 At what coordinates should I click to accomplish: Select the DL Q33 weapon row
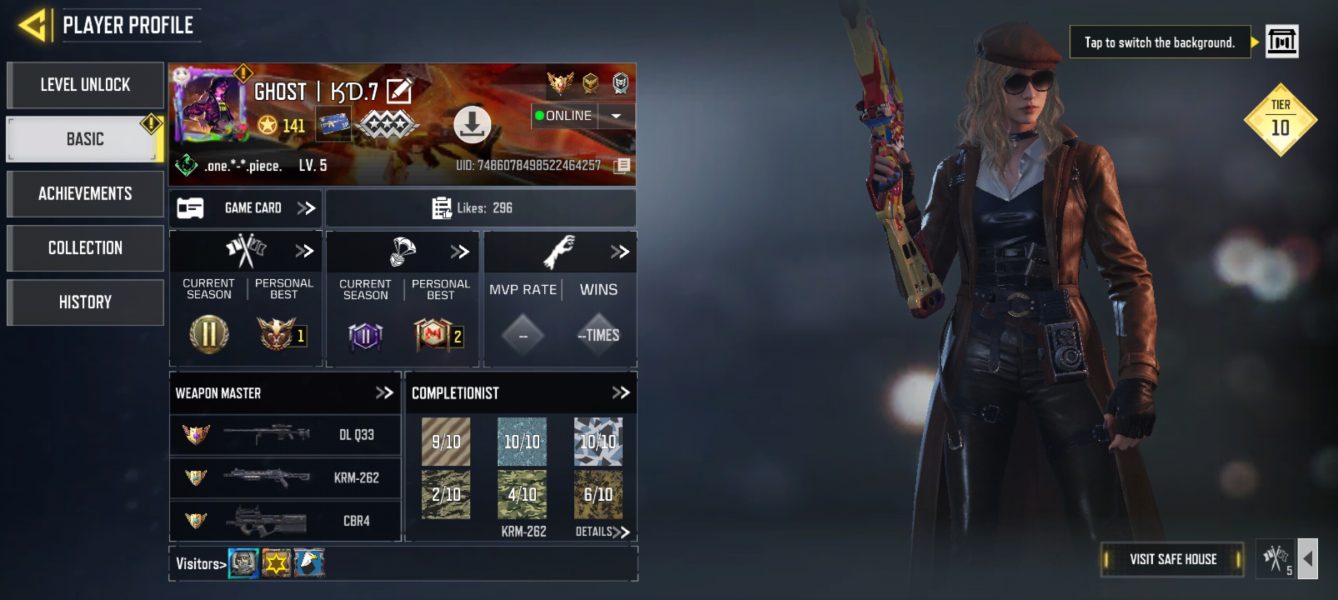click(285, 435)
